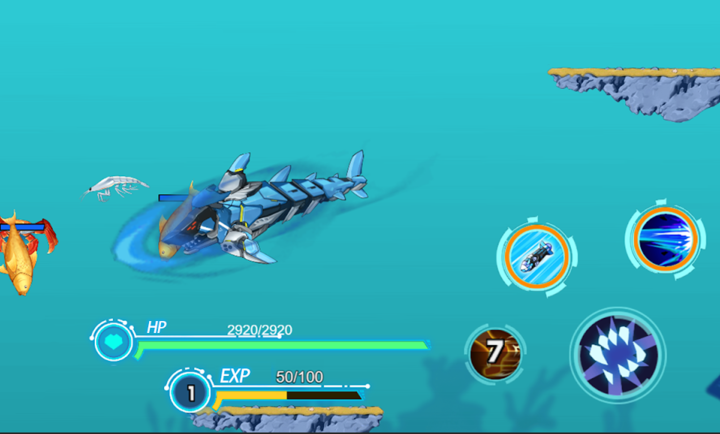Use the blue energy dash skill
This screenshot has width=720, height=434.
(664, 238)
